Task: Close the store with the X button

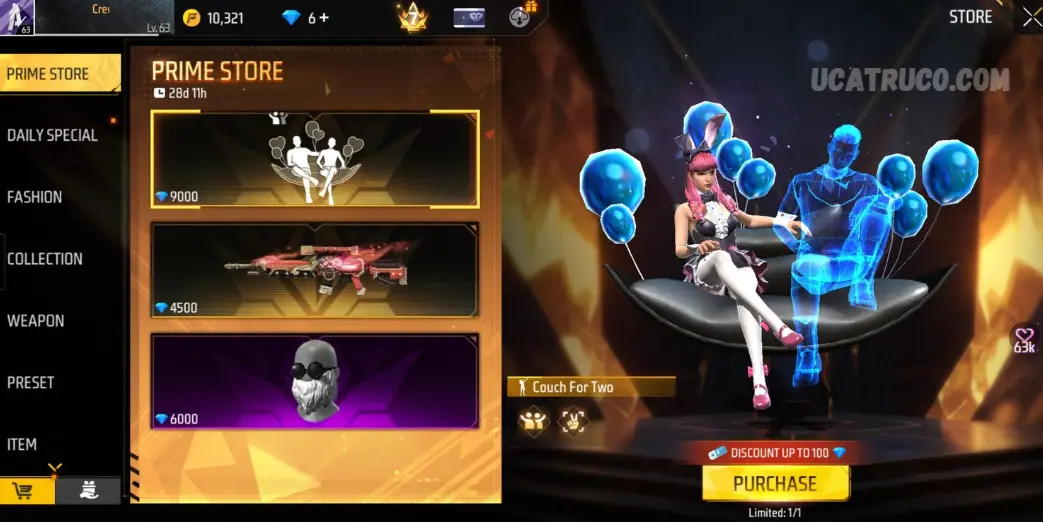Action: click(x=1031, y=17)
